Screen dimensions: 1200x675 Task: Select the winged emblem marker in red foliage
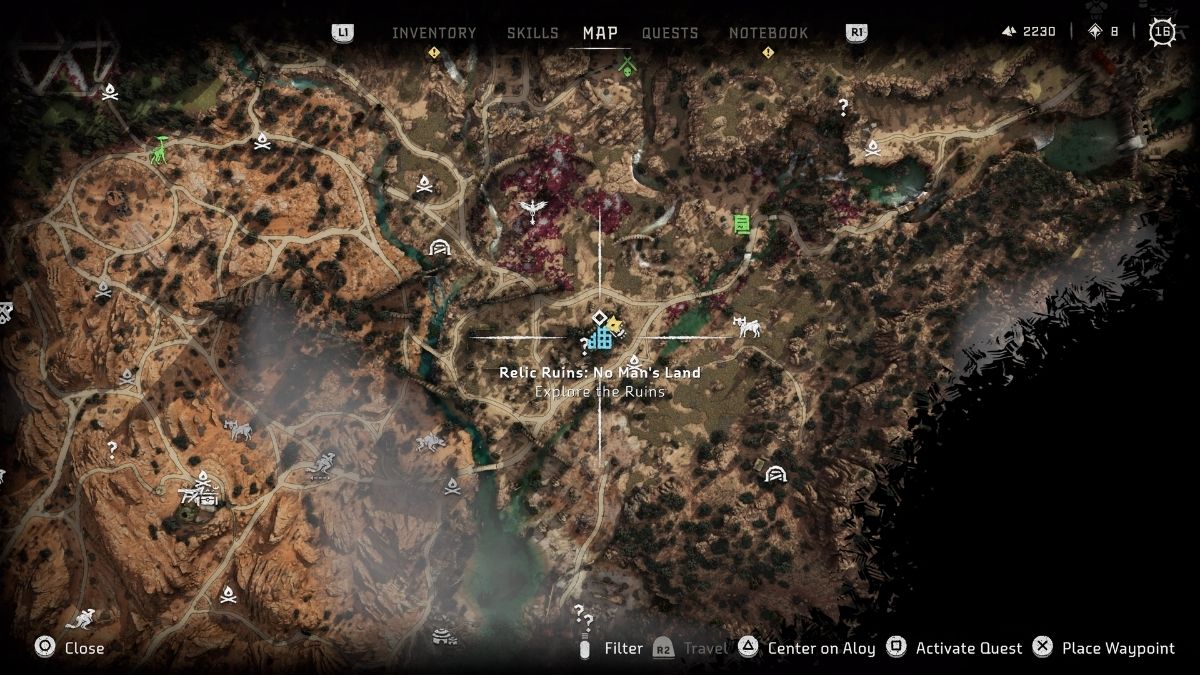[x=531, y=210]
